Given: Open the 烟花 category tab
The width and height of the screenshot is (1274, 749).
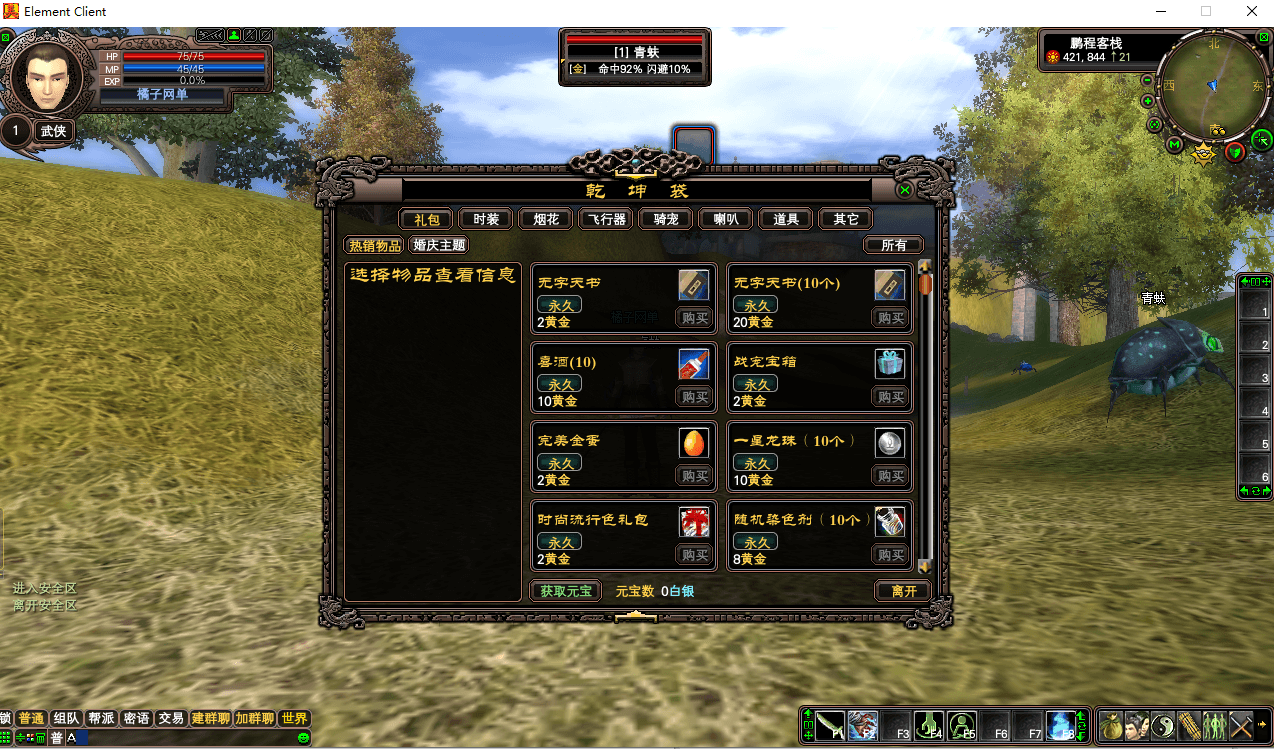Looking at the screenshot, I should [546, 219].
